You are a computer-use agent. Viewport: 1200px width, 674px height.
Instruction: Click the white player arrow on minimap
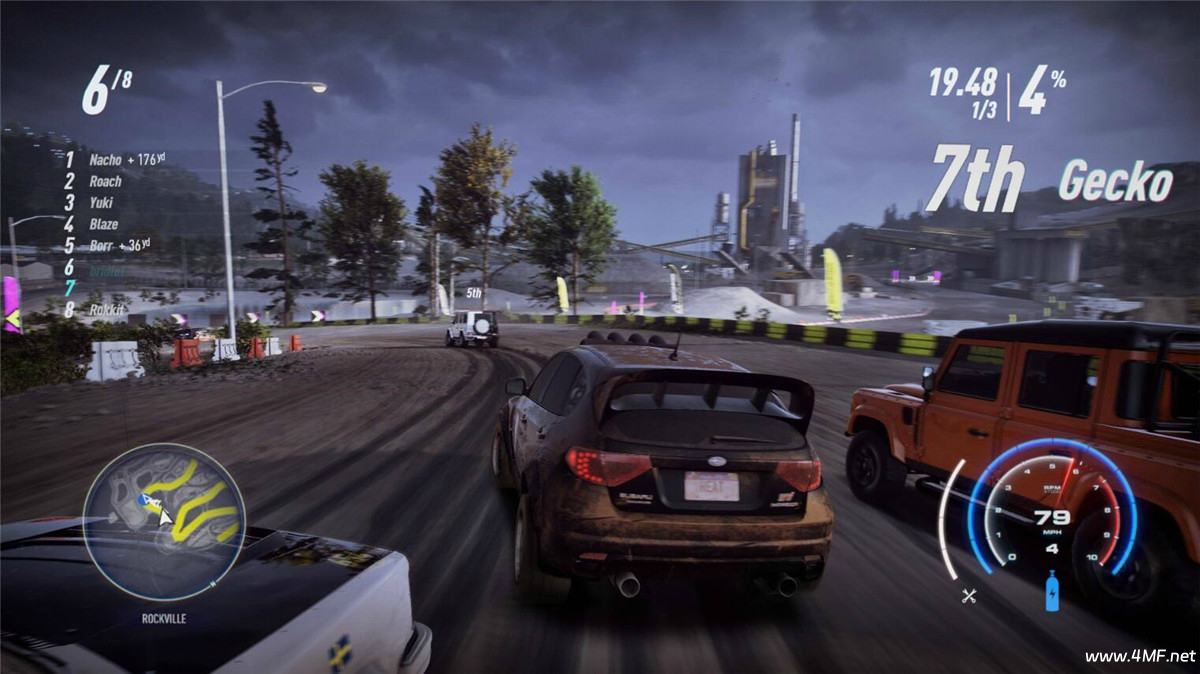click(x=164, y=516)
